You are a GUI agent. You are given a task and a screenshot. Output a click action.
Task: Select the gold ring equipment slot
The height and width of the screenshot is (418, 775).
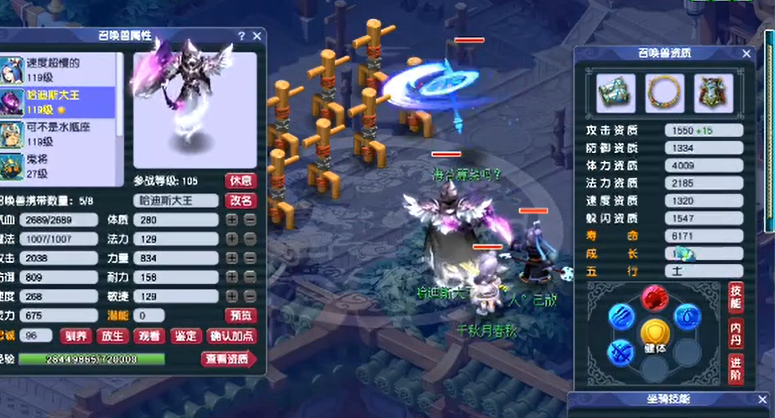(x=660, y=93)
